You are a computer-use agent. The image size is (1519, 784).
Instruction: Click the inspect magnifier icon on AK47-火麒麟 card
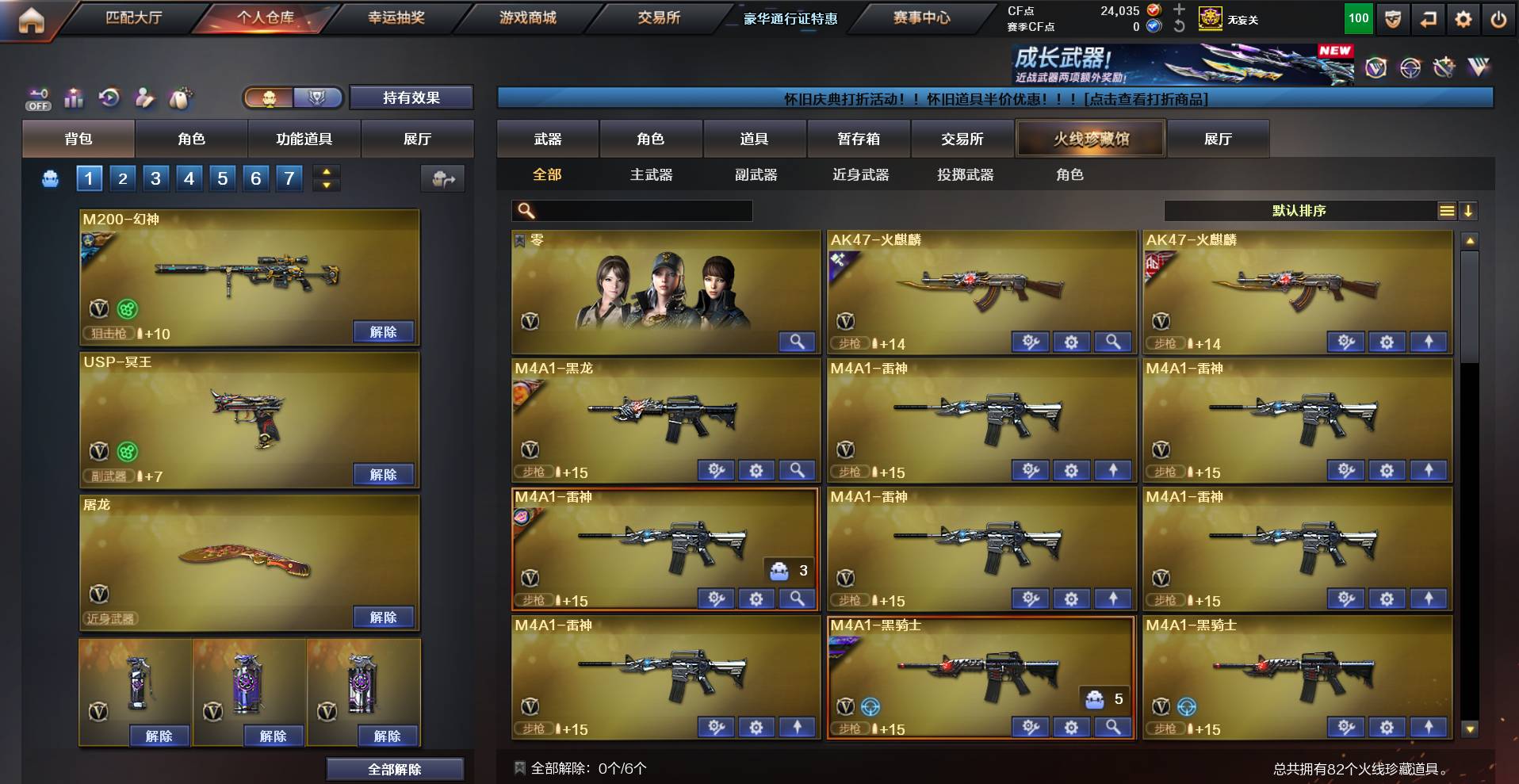coord(1113,342)
